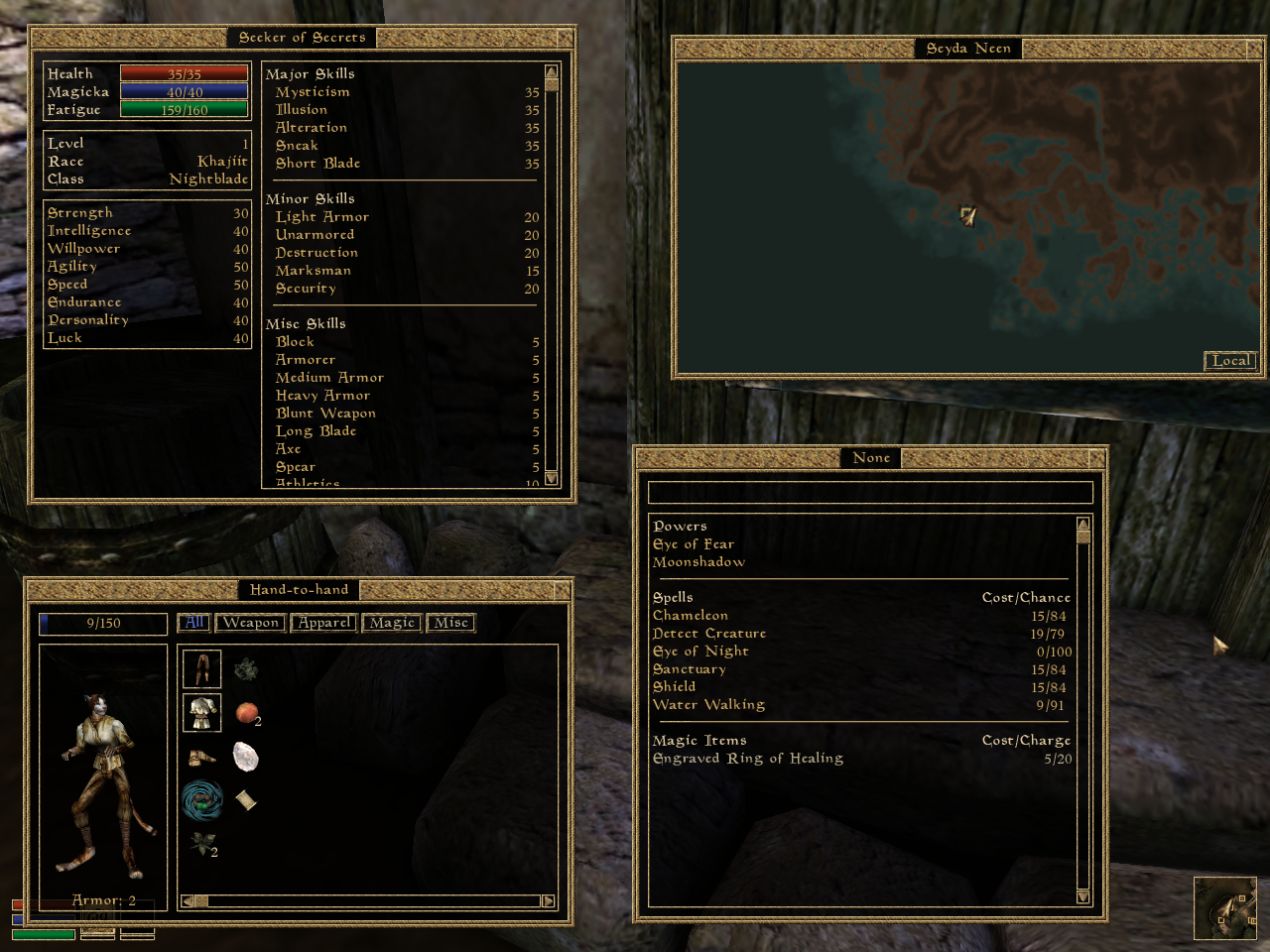This screenshot has width=1270, height=952.
Task: Click the Seyda Neen player map marker
Action: pyautogui.click(x=968, y=215)
